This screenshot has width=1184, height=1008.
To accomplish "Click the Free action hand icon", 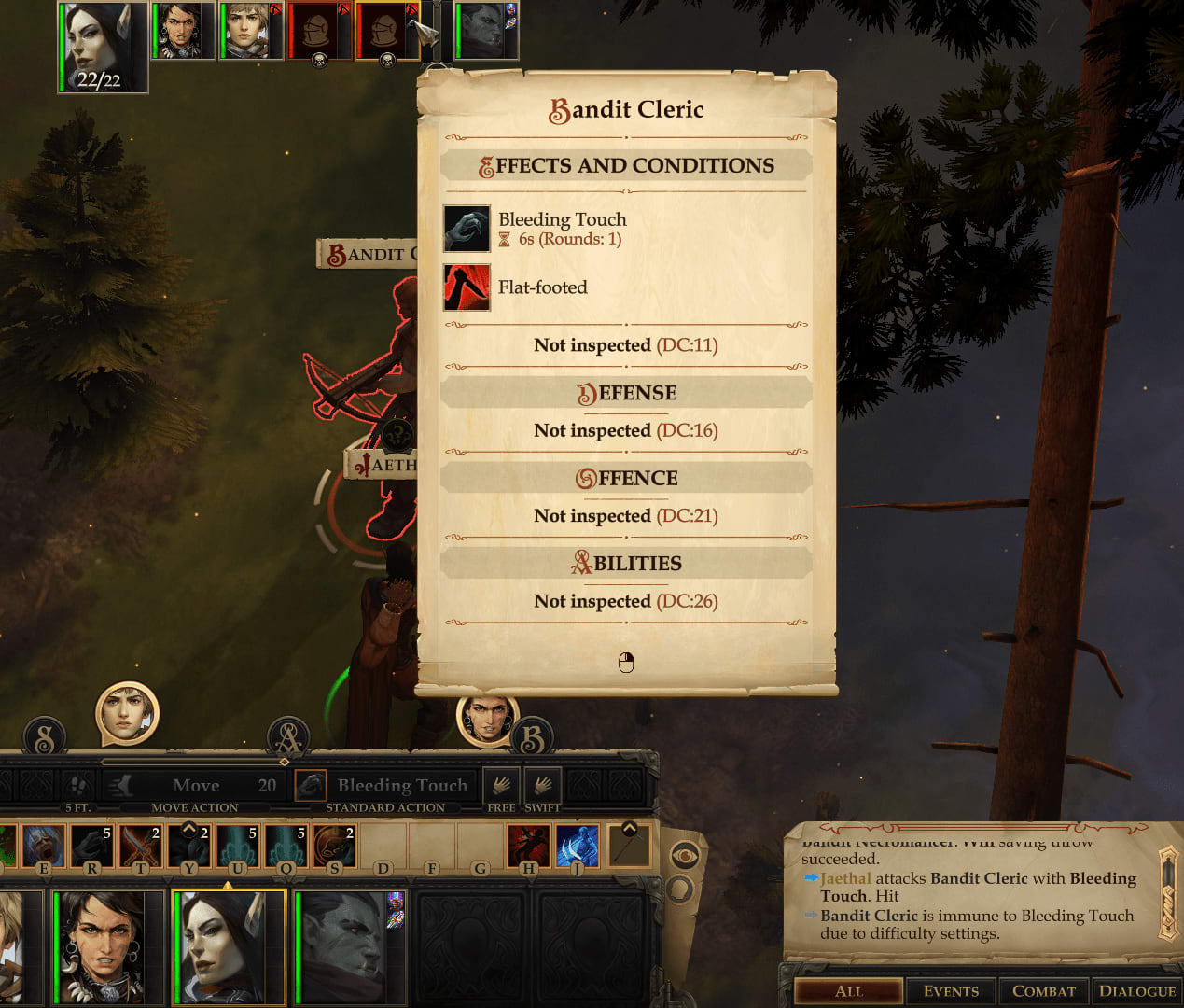I will pyautogui.click(x=501, y=786).
